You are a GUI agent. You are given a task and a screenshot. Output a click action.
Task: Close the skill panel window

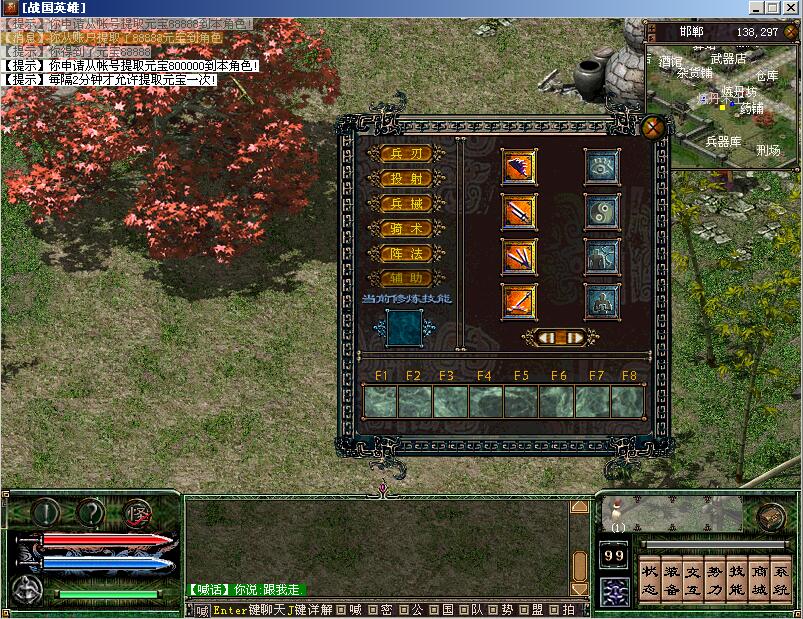click(653, 127)
